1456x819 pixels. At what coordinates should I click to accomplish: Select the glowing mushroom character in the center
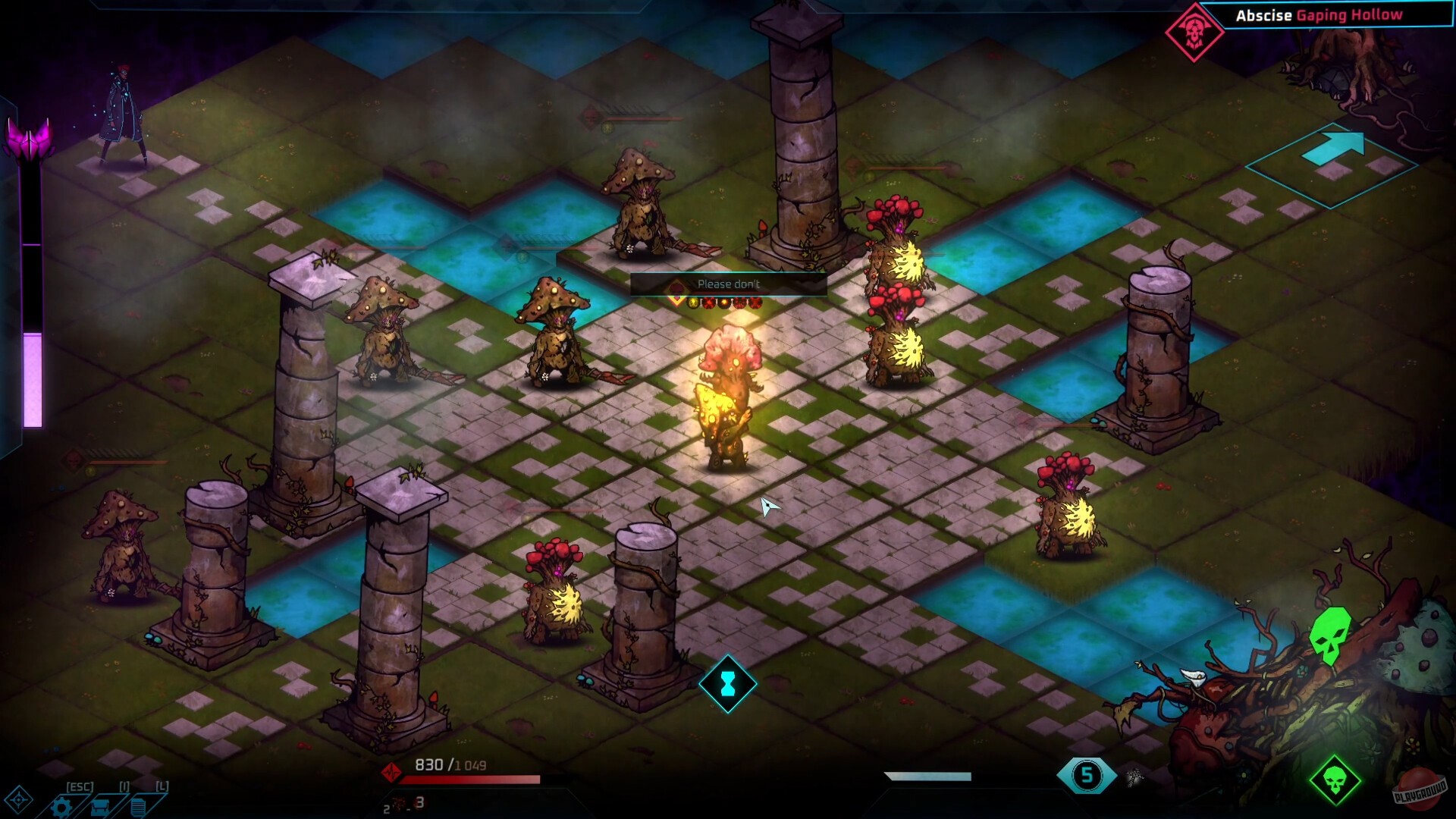coord(730,387)
